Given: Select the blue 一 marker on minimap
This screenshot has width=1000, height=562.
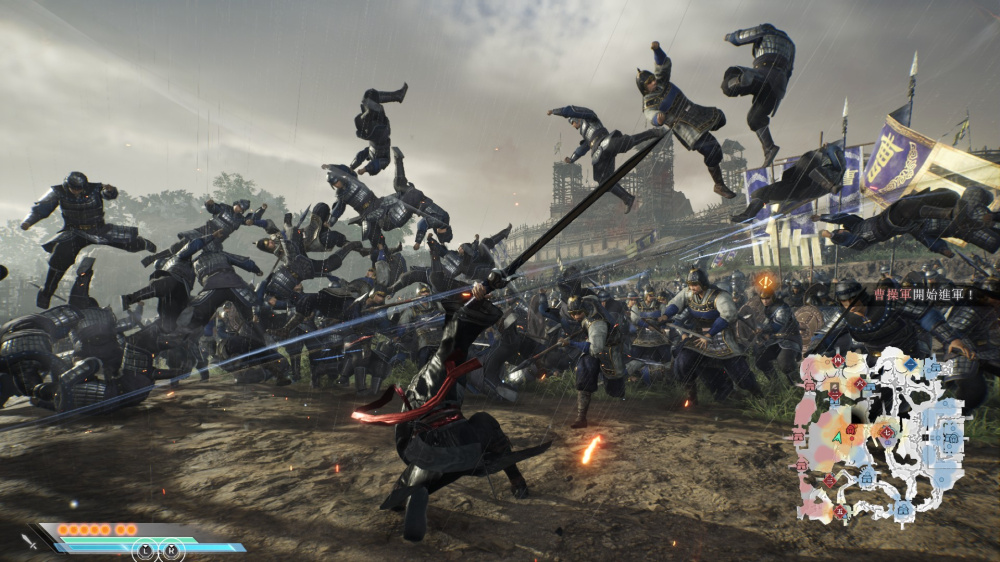Looking at the screenshot, I should pyautogui.click(x=910, y=364).
